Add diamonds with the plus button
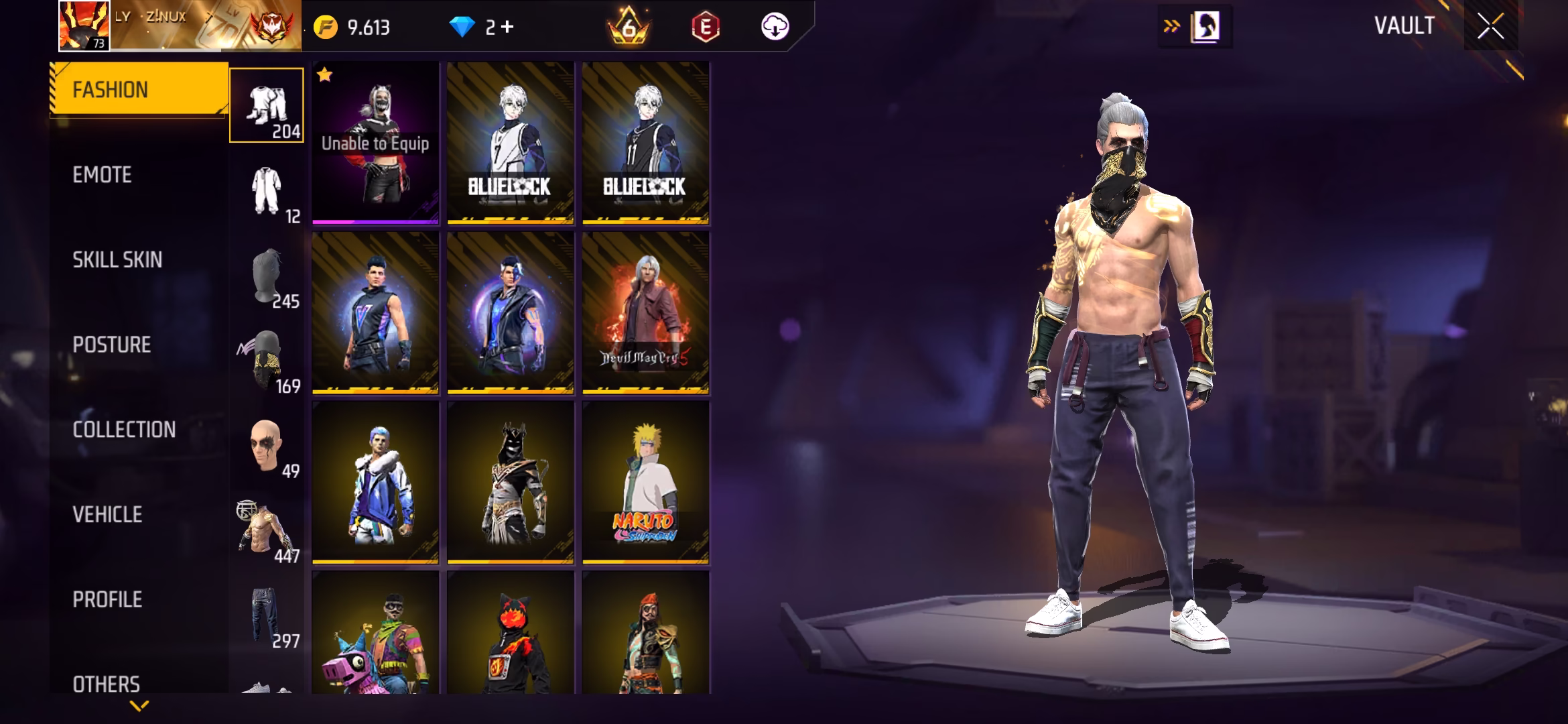This screenshot has height=724, width=1568. 507,27
